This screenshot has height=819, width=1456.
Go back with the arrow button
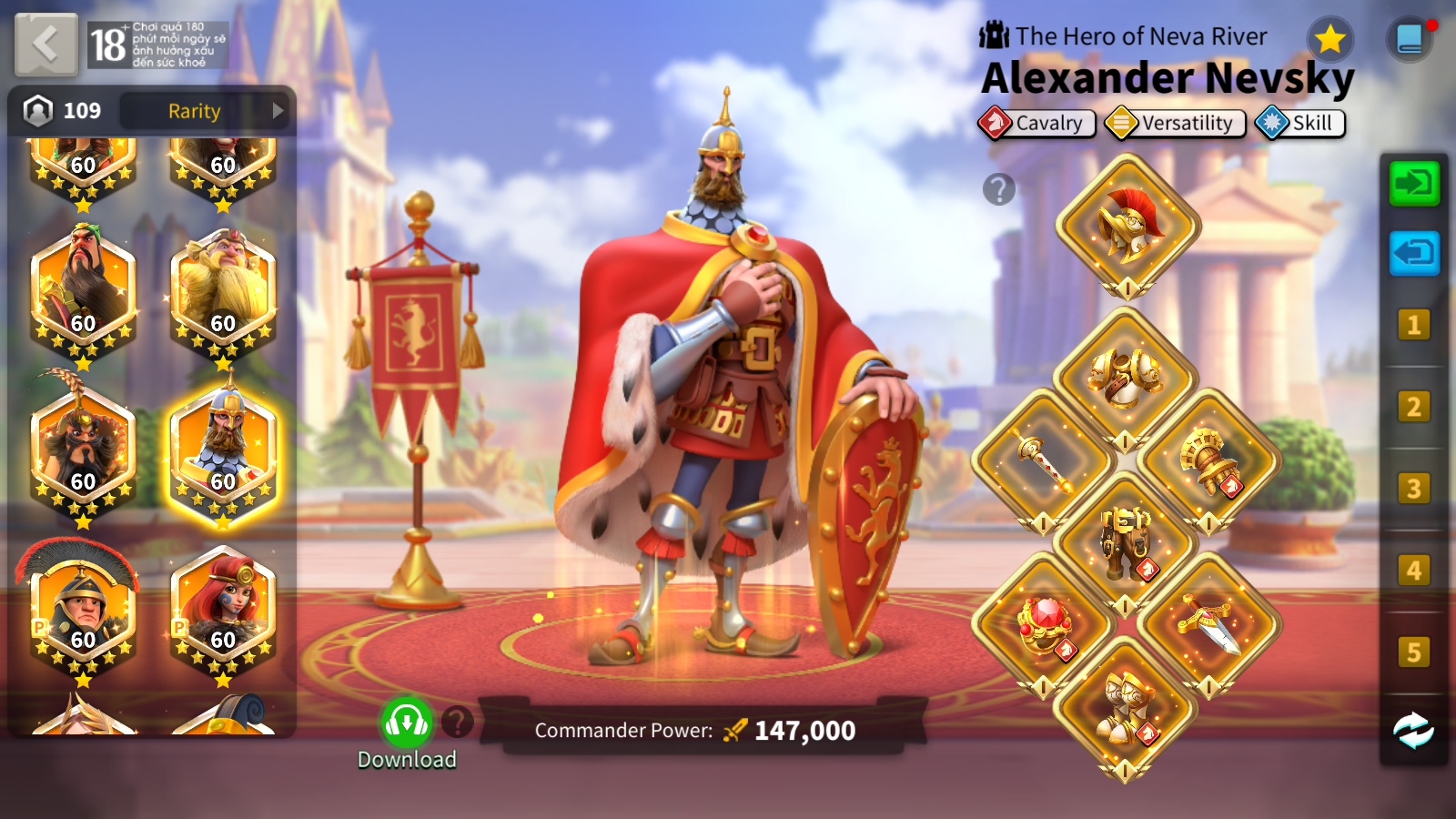coord(45,44)
